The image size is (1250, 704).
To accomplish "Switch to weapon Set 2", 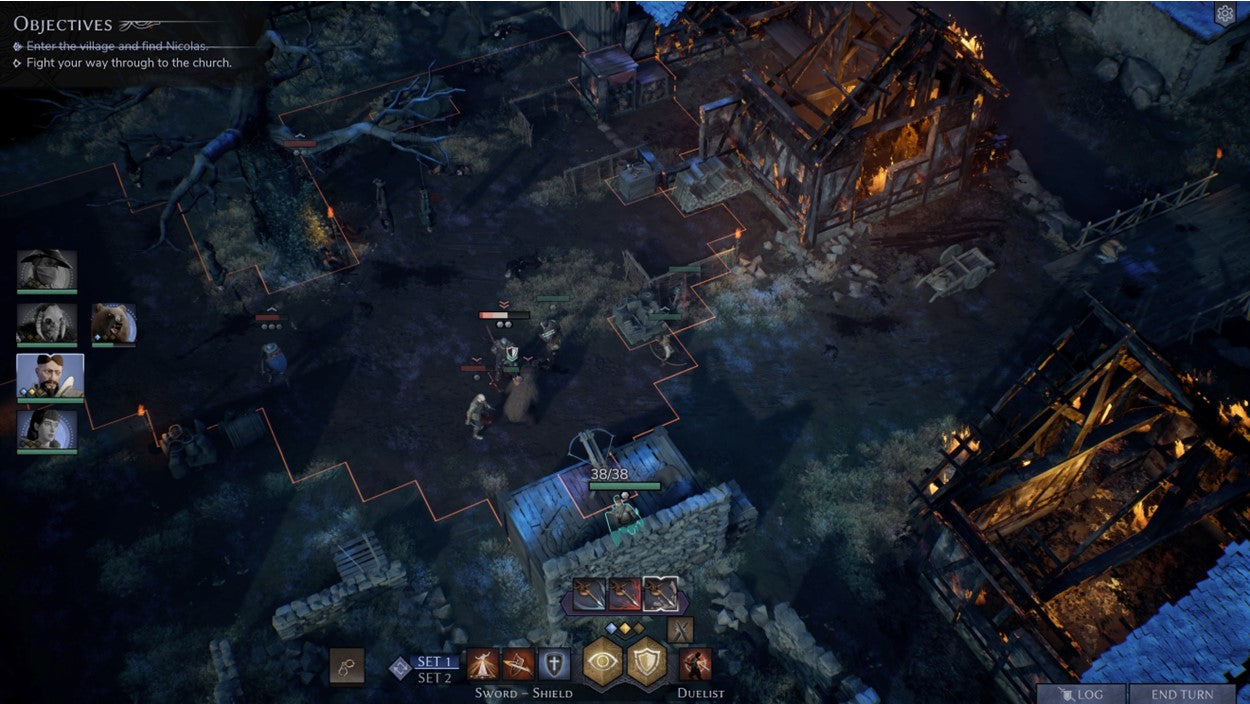I will (x=437, y=678).
